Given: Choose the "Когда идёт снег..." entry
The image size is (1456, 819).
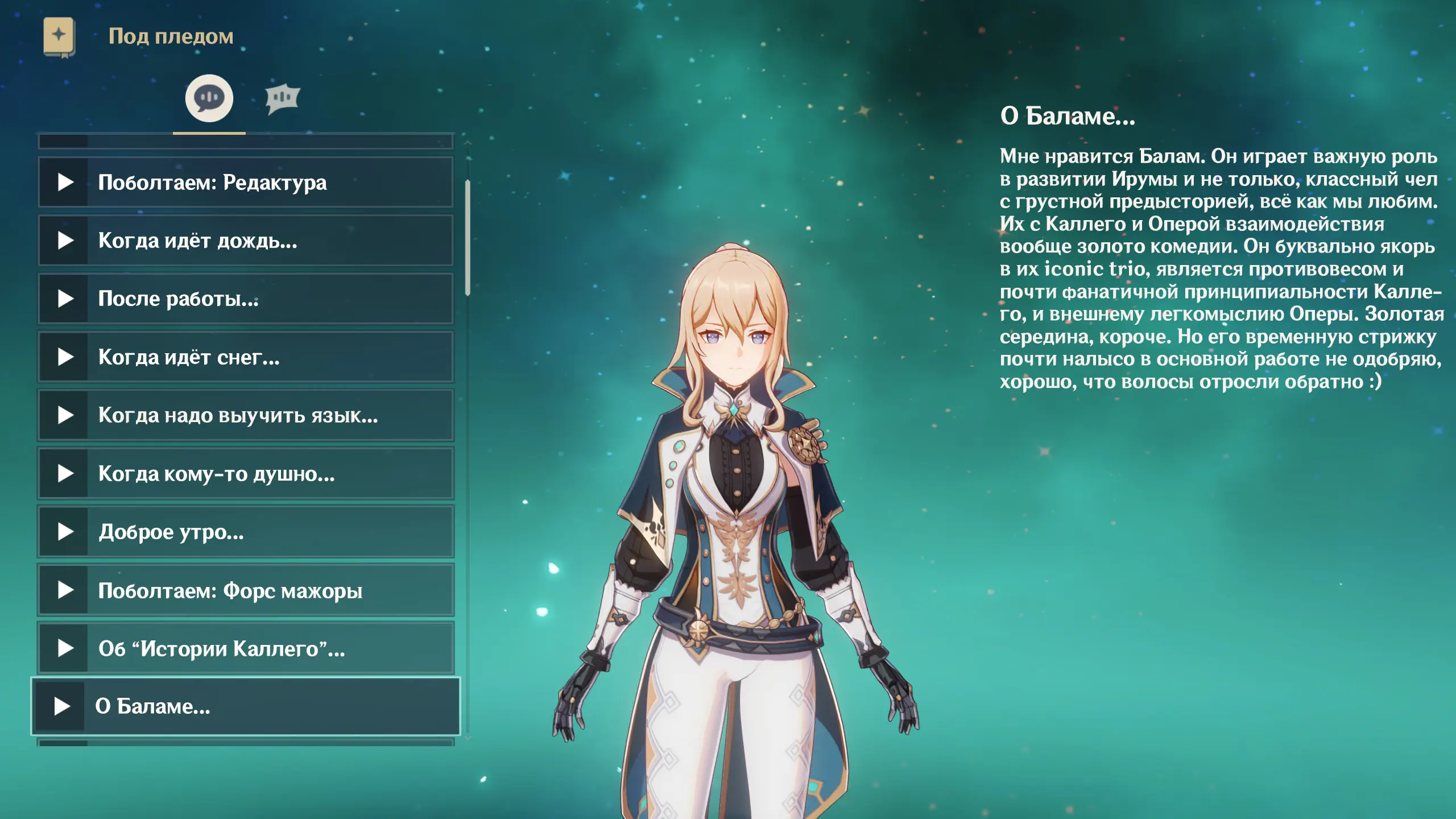Looking at the screenshot, I should click(x=245, y=357).
